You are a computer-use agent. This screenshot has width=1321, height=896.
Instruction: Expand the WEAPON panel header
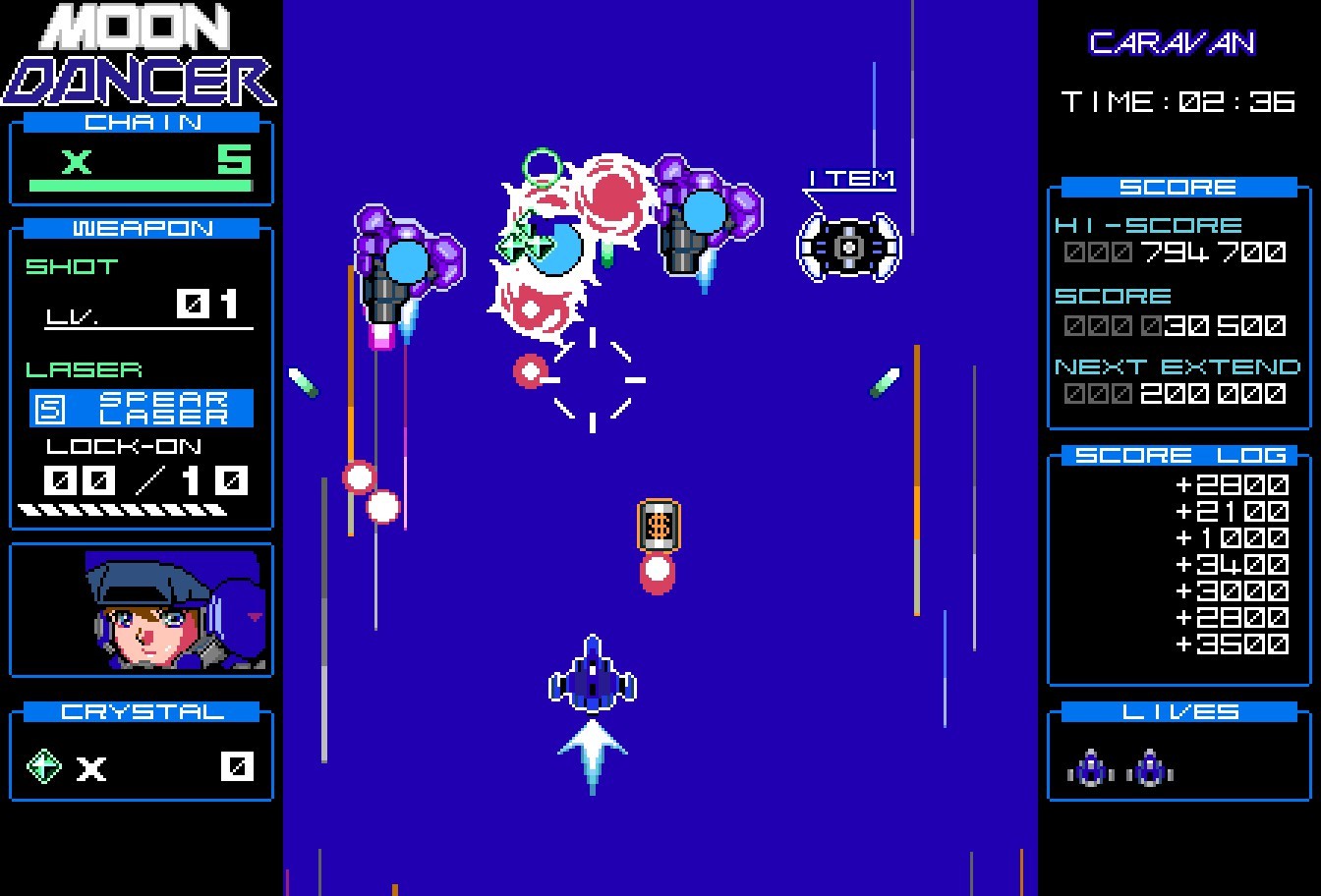[141, 228]
